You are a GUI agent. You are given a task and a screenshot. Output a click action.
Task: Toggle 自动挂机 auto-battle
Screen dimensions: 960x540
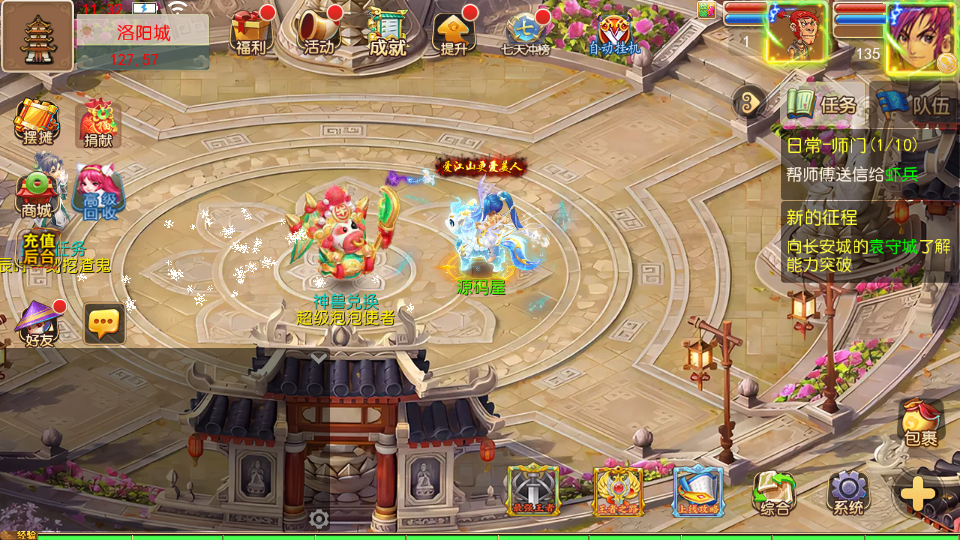click(612, 34)
